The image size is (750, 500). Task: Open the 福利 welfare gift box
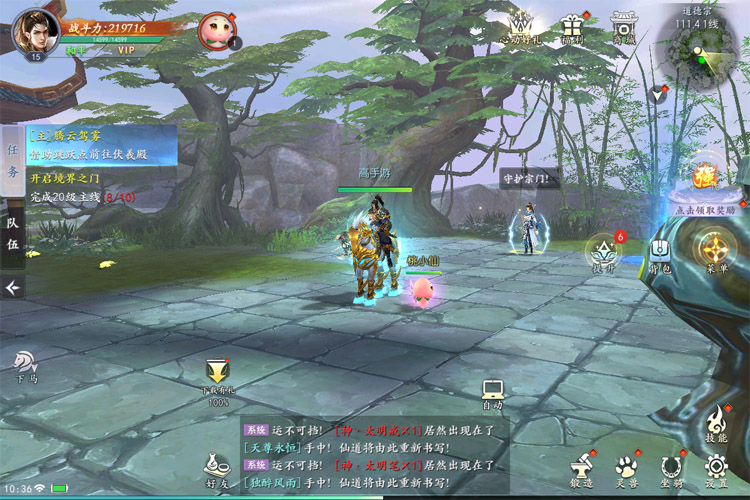573,27
